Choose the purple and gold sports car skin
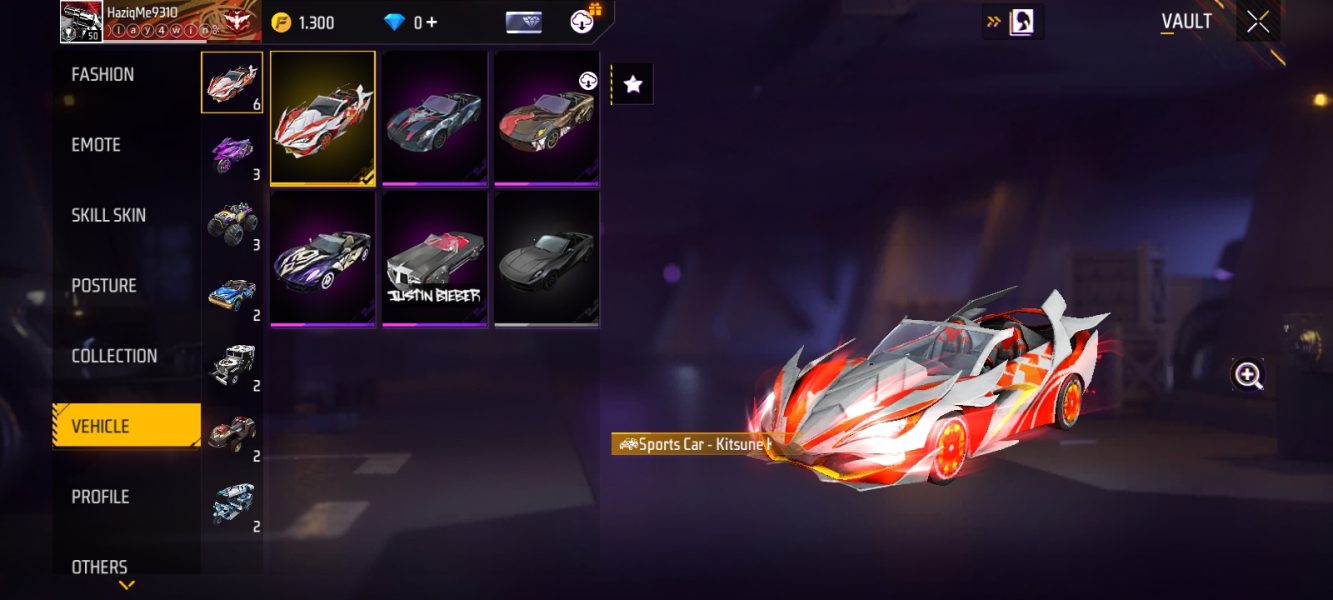The height and width of the screenshot is (600, 1333). point(322,258)
